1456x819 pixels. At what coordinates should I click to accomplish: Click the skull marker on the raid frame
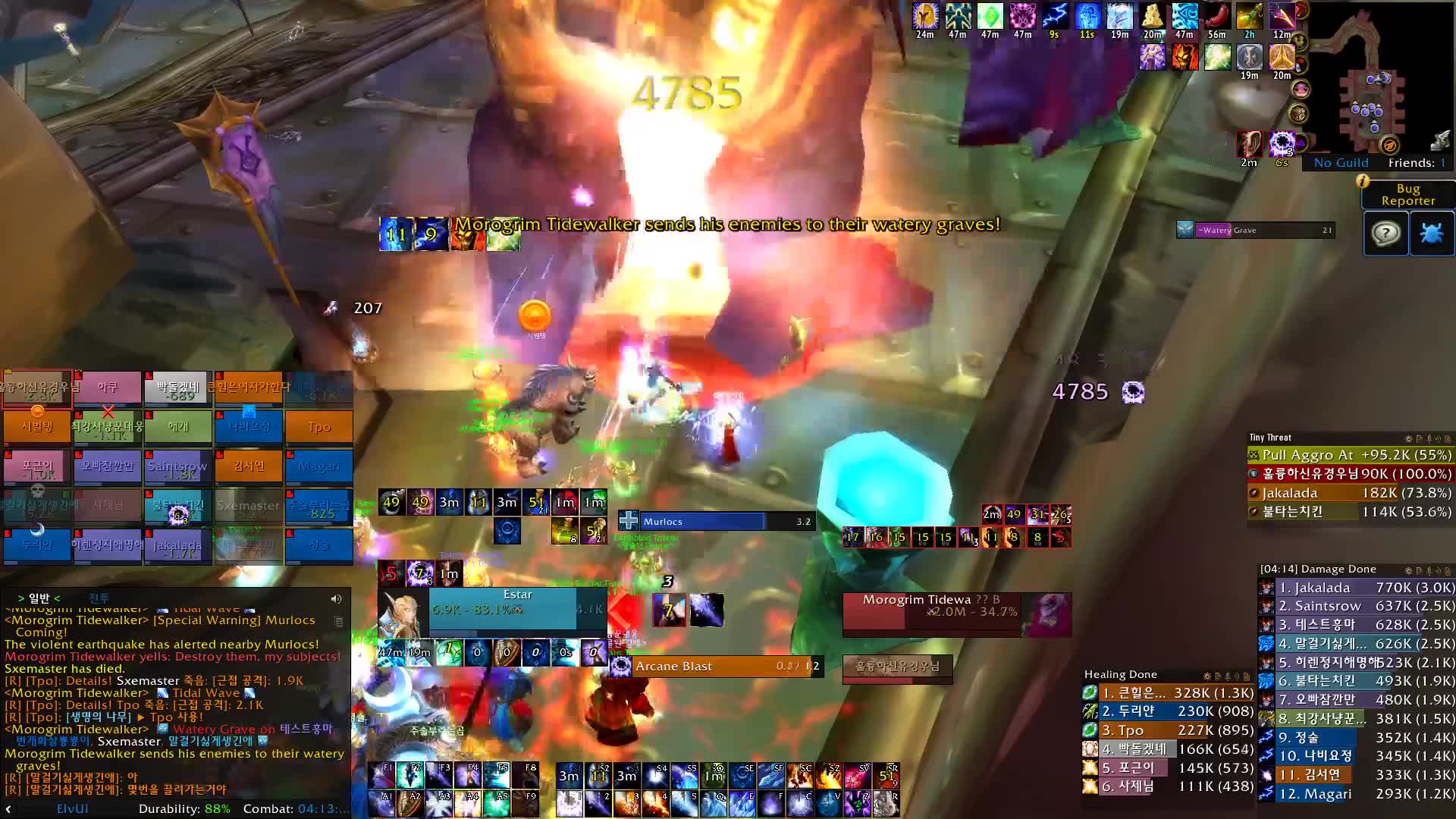(37, 491)
